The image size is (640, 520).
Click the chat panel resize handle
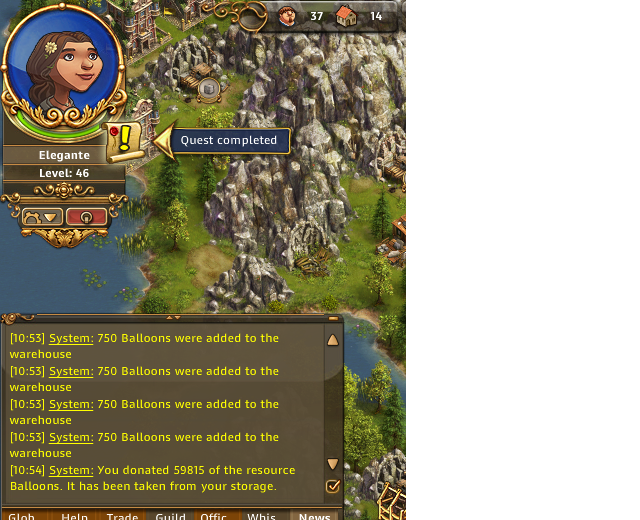tap(172, 317)
